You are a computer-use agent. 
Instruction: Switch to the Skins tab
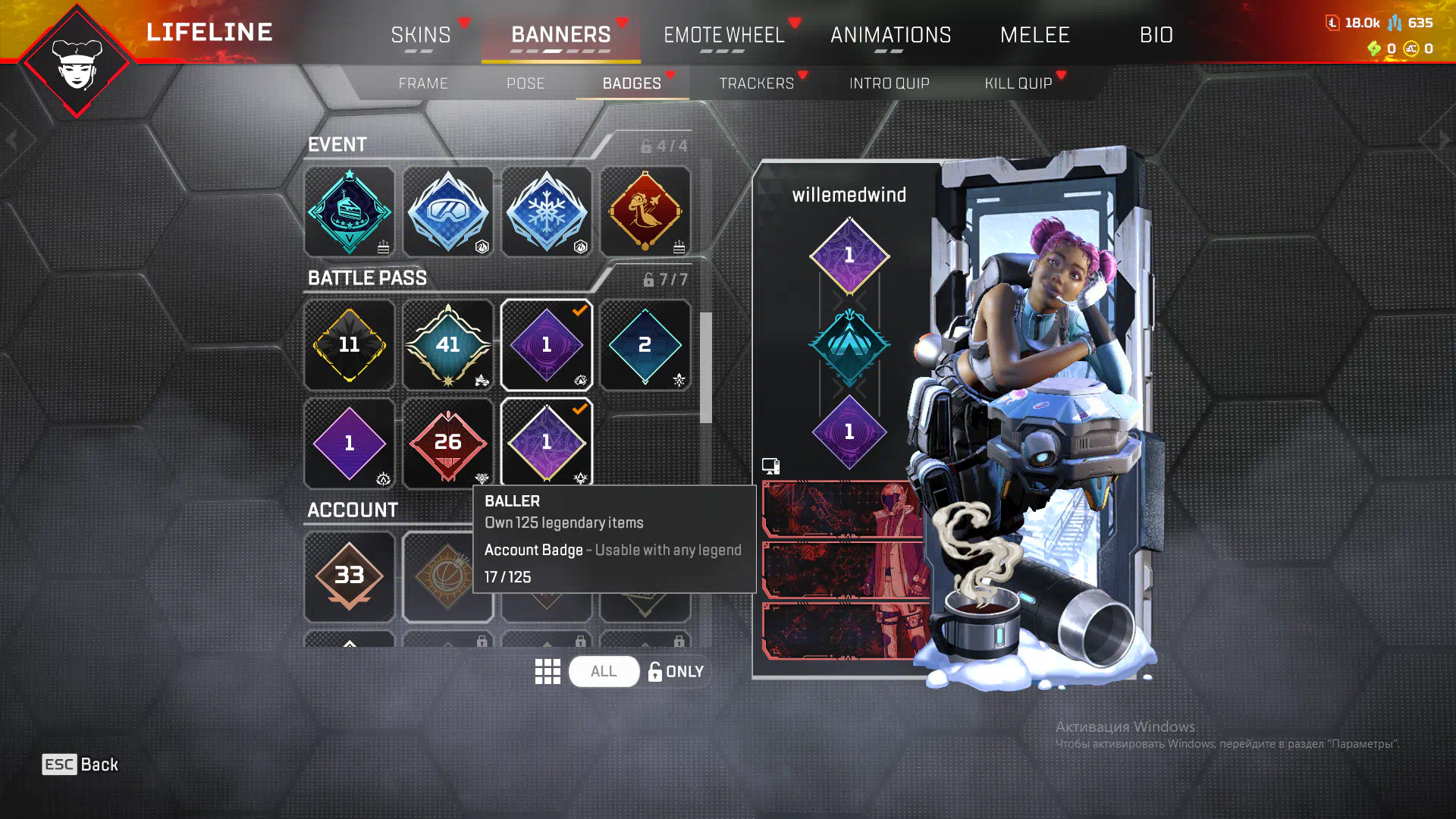[x=421, y=35]
